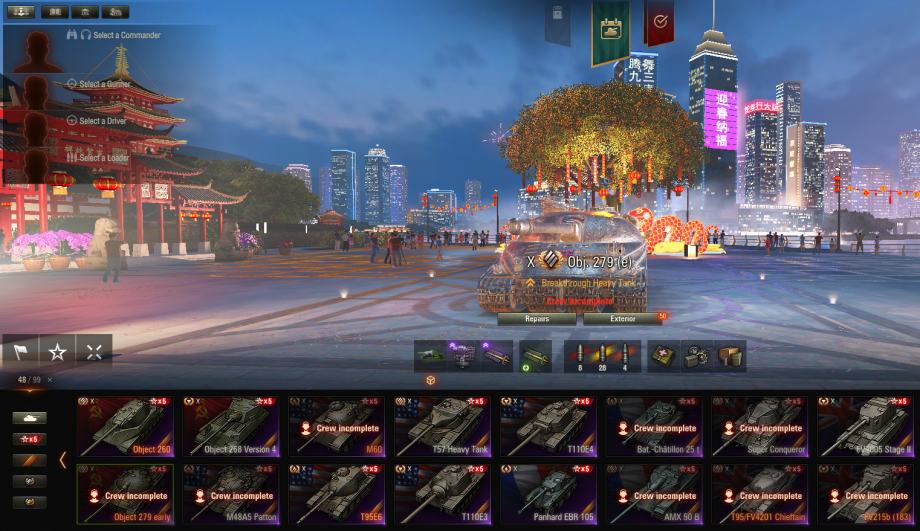Open the Exterior customization
Screen dimensions: 920x531
point(622,319)
